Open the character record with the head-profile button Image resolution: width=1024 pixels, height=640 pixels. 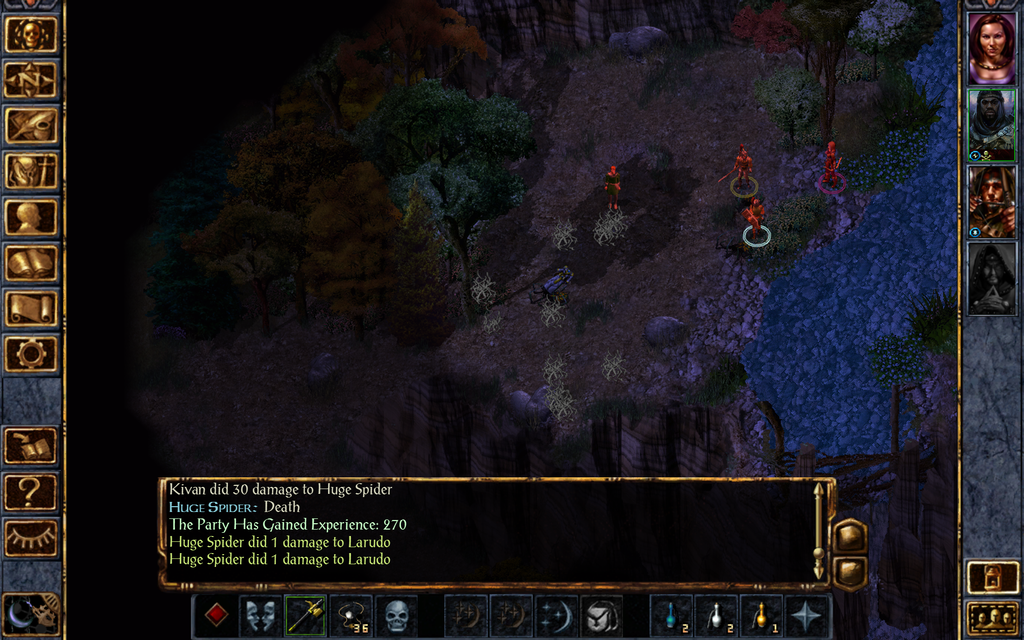click(x=31, y=217)
